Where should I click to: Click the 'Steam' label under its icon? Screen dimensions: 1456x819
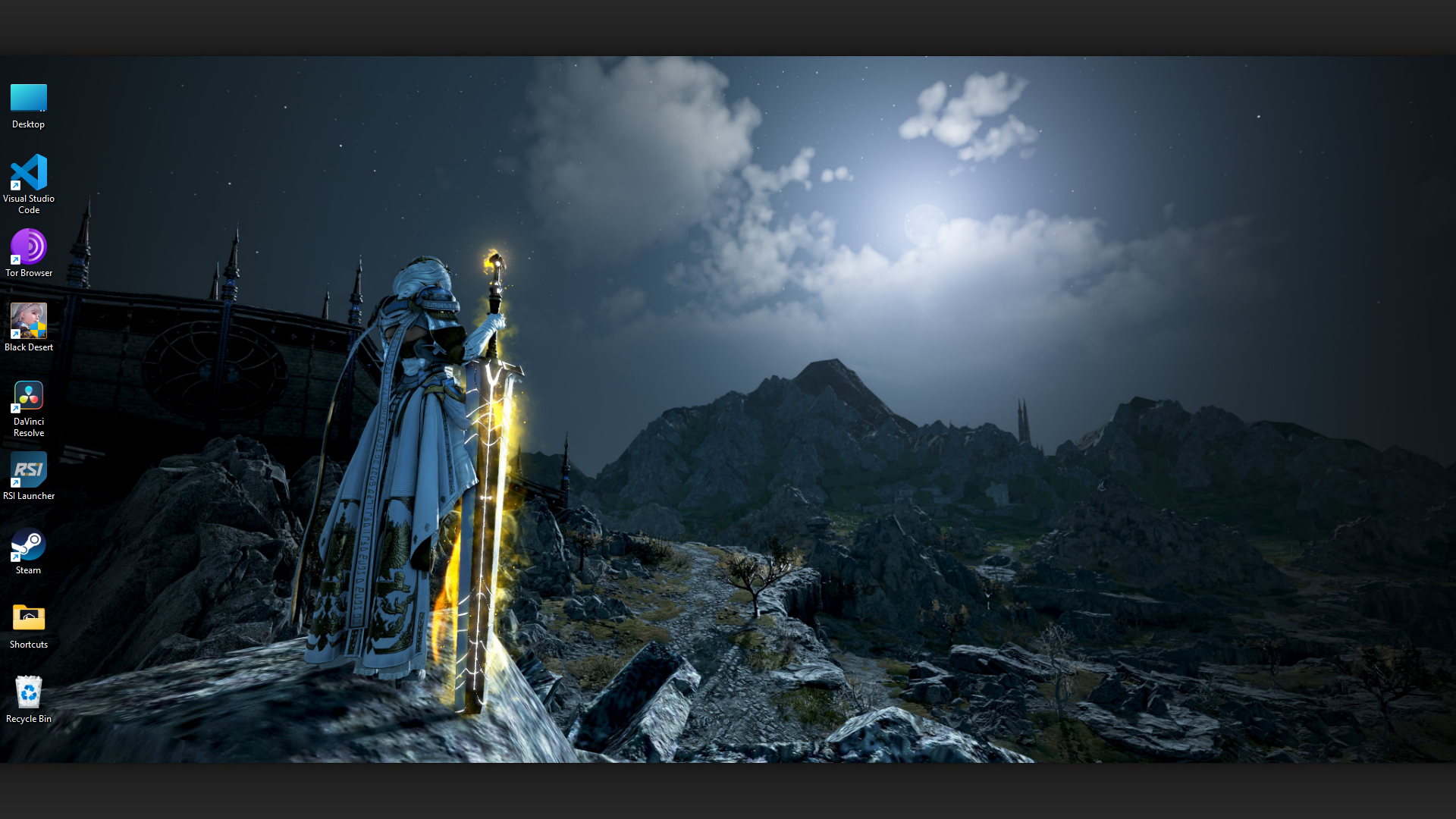tap(27, 570)
